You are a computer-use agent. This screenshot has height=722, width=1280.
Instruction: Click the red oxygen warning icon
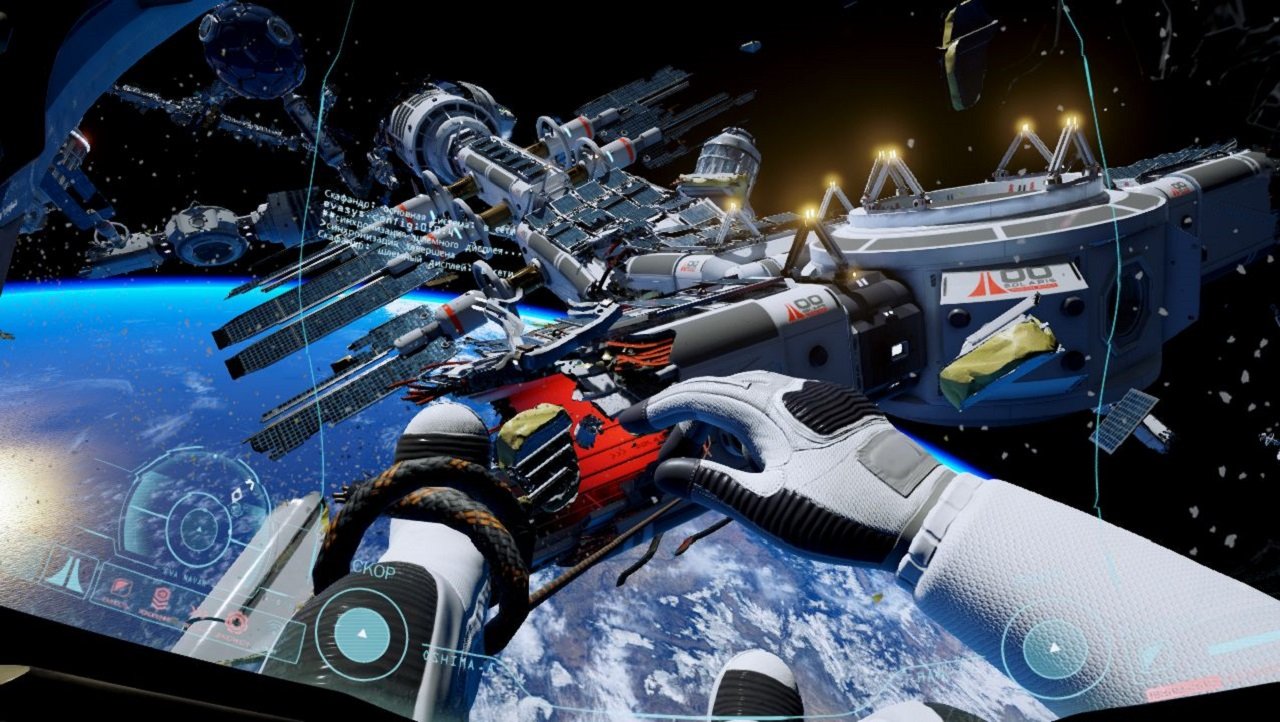point(160,599)
